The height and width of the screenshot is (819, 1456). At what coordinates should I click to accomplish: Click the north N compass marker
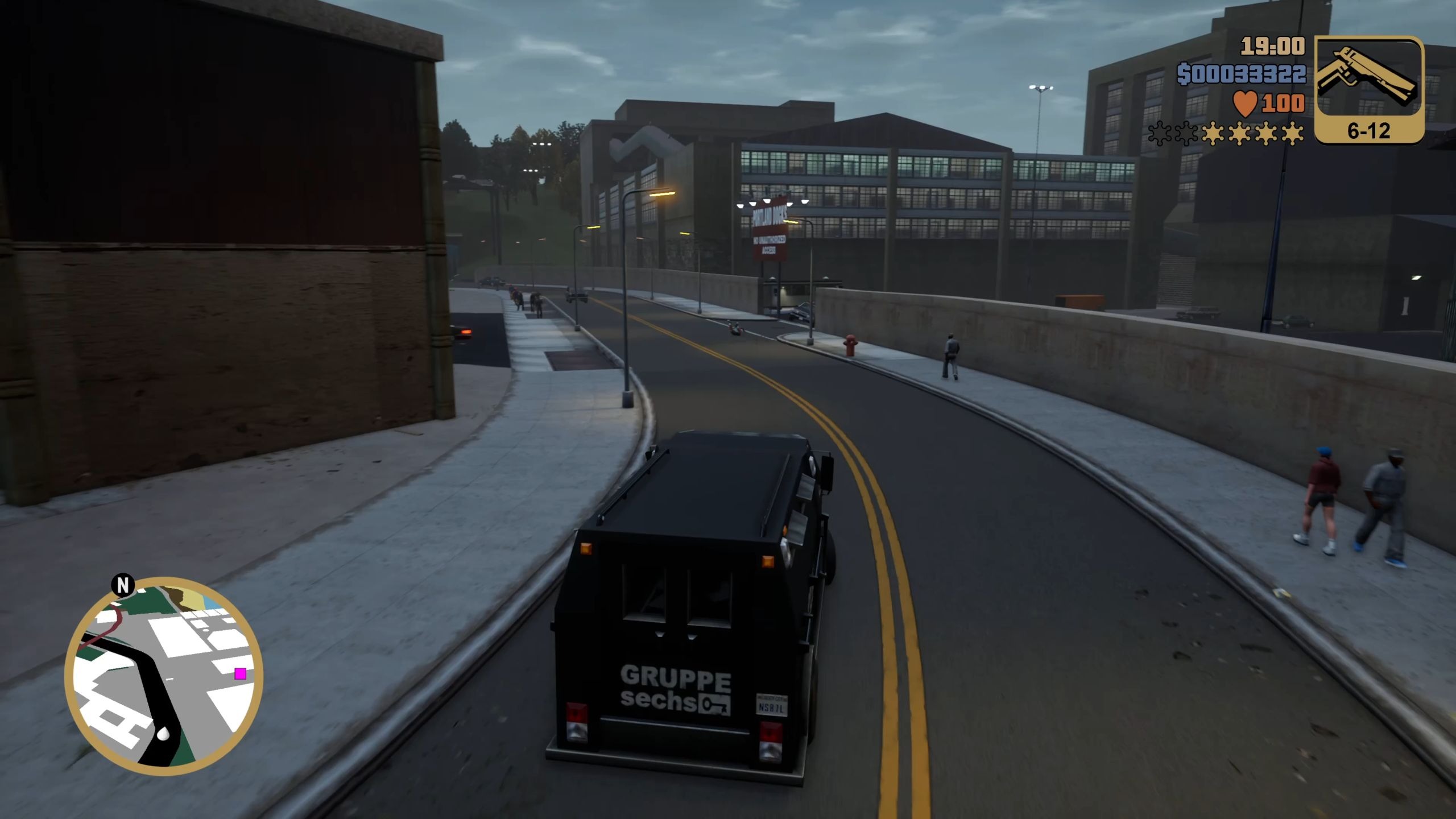coord(123,585)
